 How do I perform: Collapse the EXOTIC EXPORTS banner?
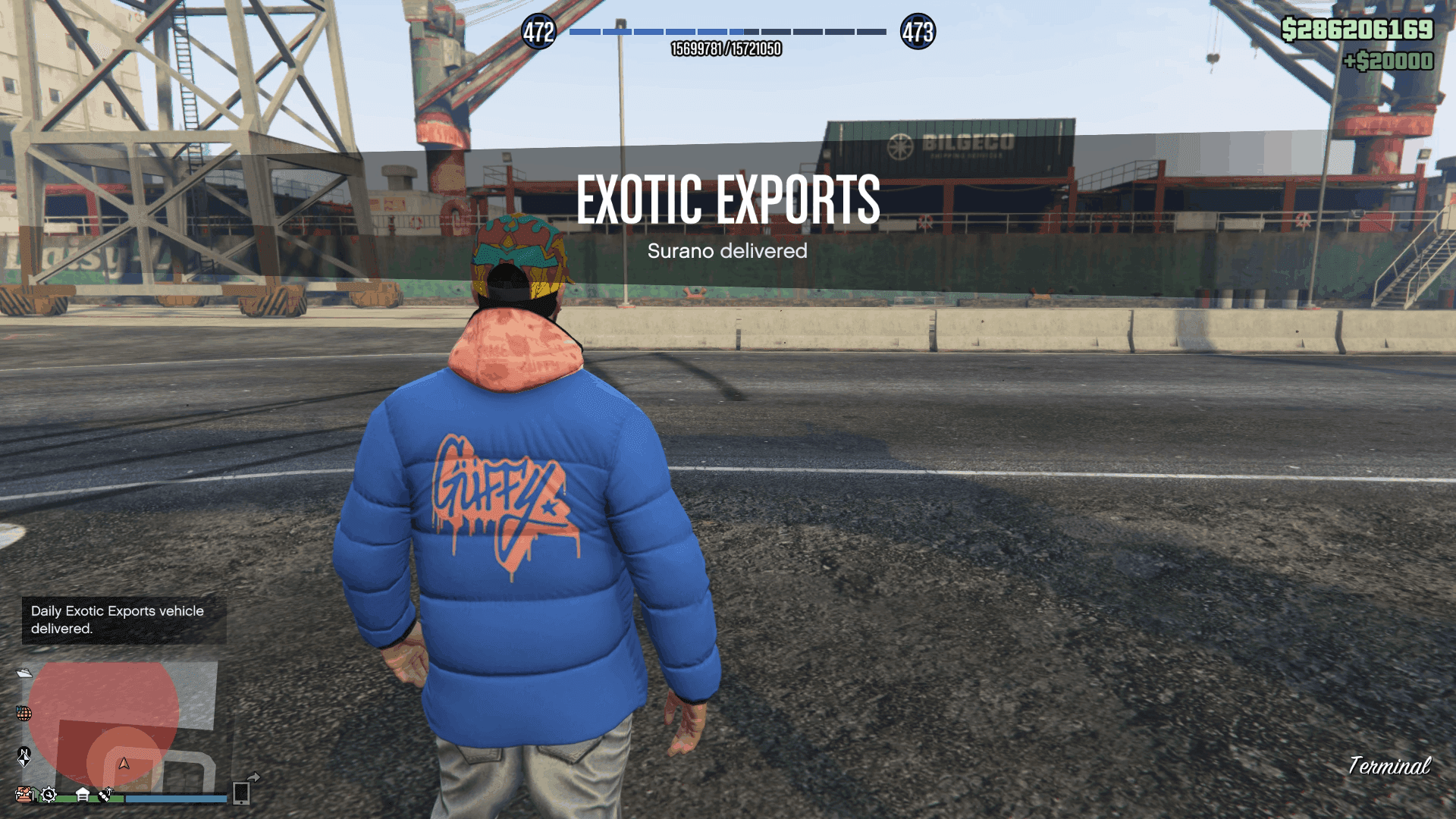(x=728, y=199)
